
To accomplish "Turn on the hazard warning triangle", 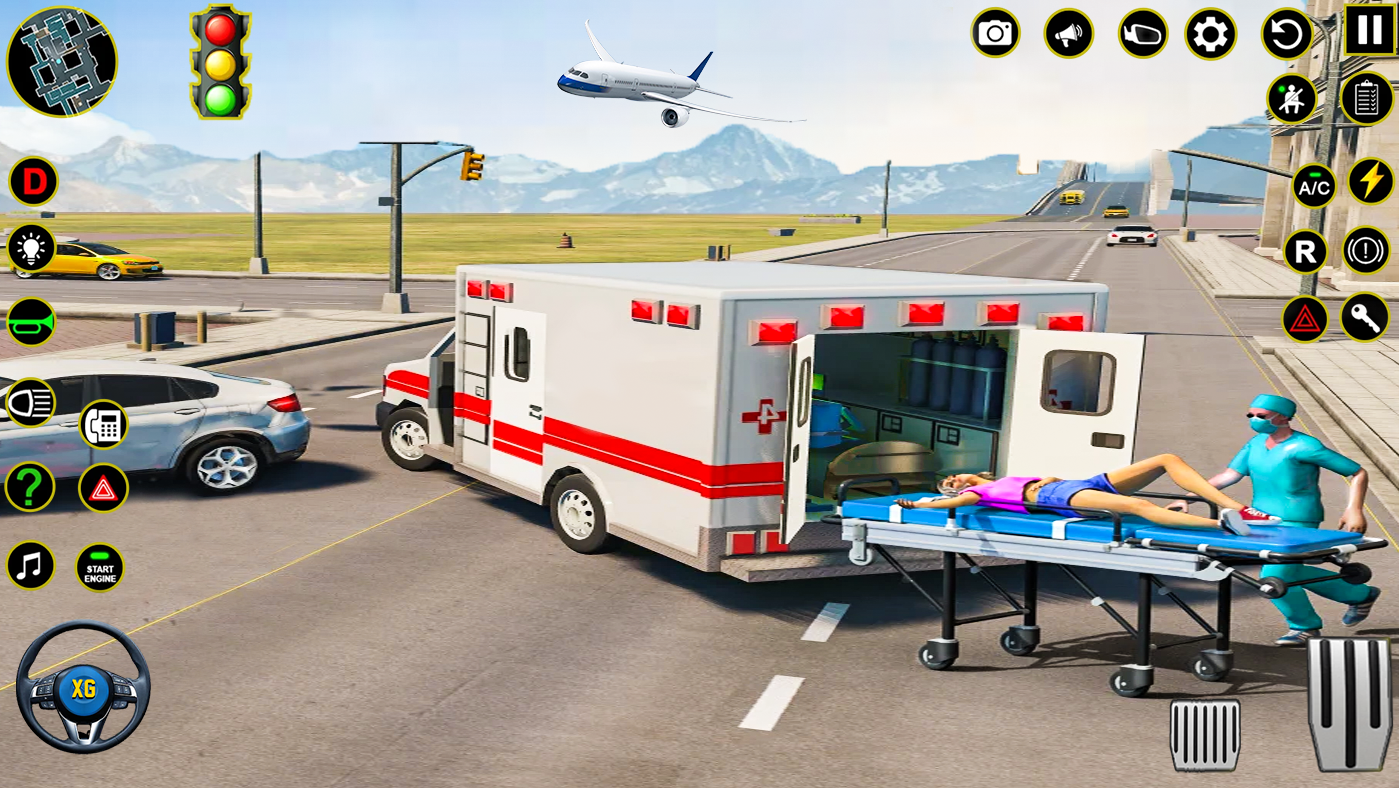I will [1305, 319].
